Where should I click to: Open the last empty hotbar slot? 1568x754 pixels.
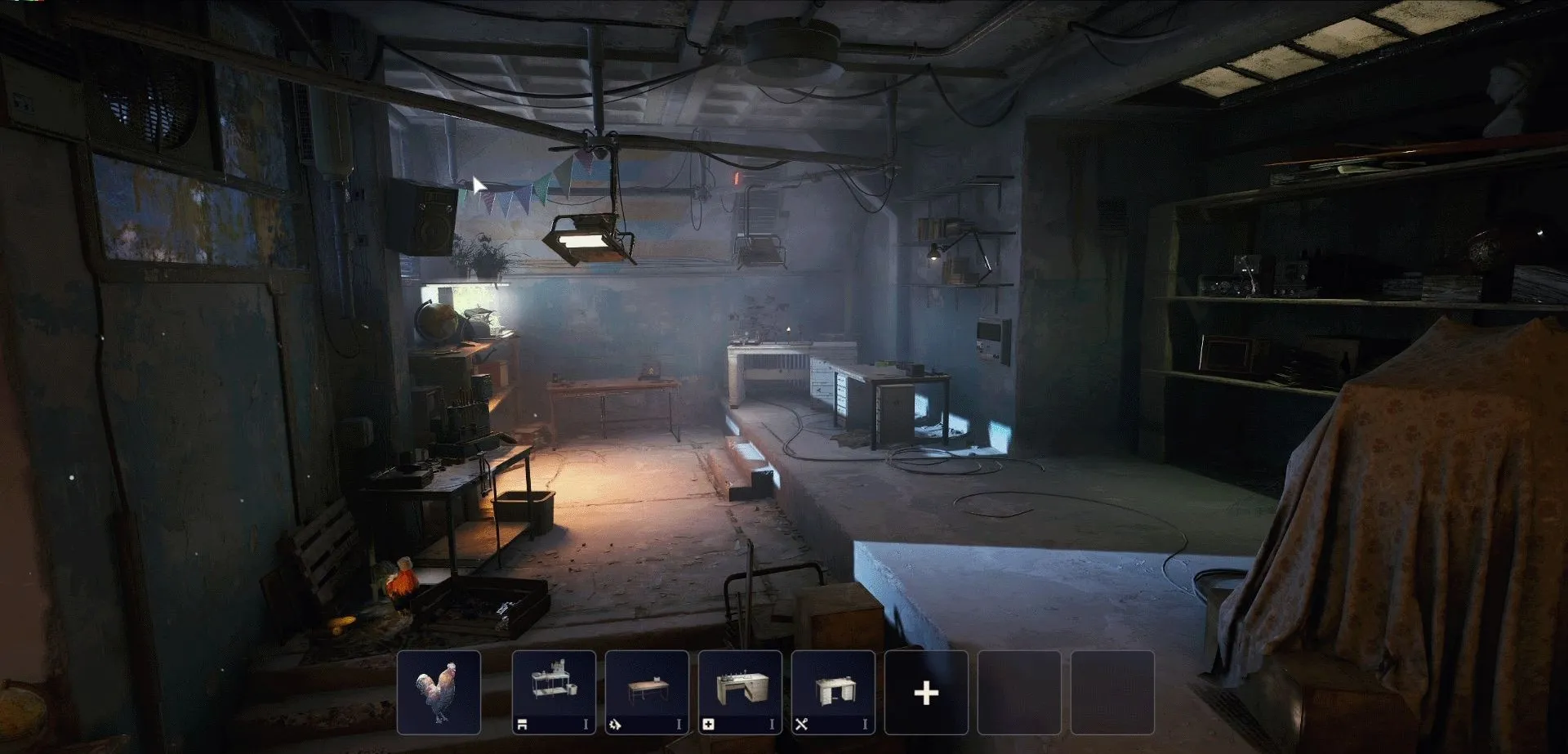pos(1114,692)
